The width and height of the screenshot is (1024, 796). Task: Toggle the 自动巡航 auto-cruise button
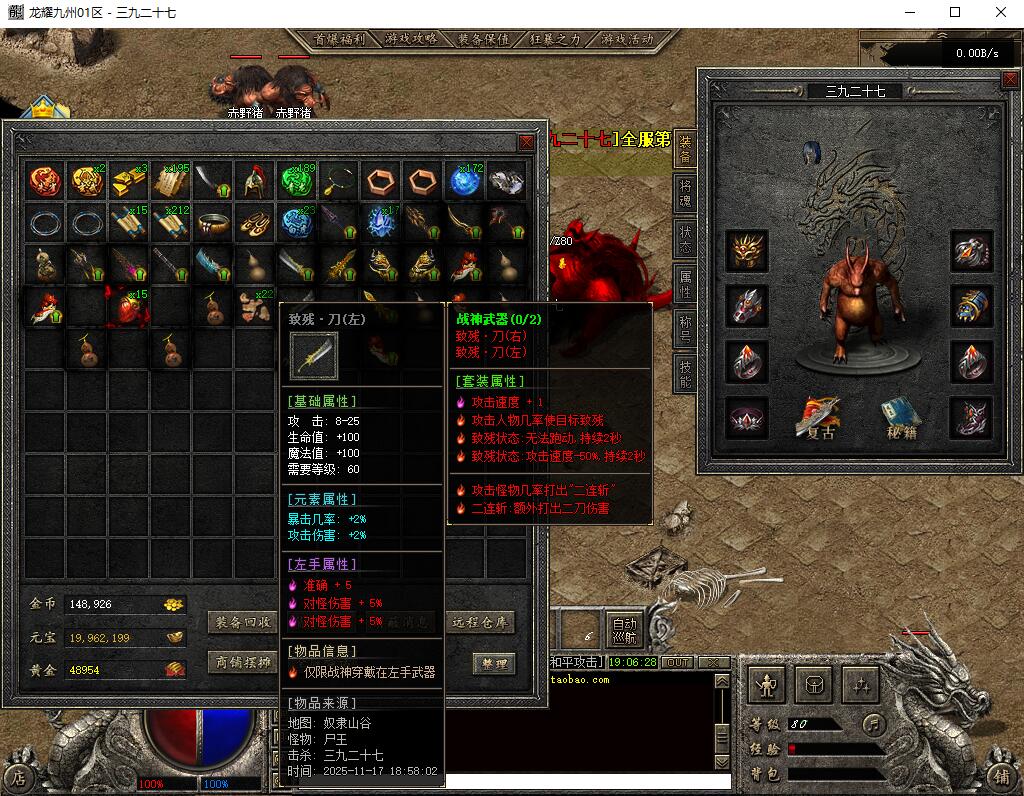(x=623, y=628)
